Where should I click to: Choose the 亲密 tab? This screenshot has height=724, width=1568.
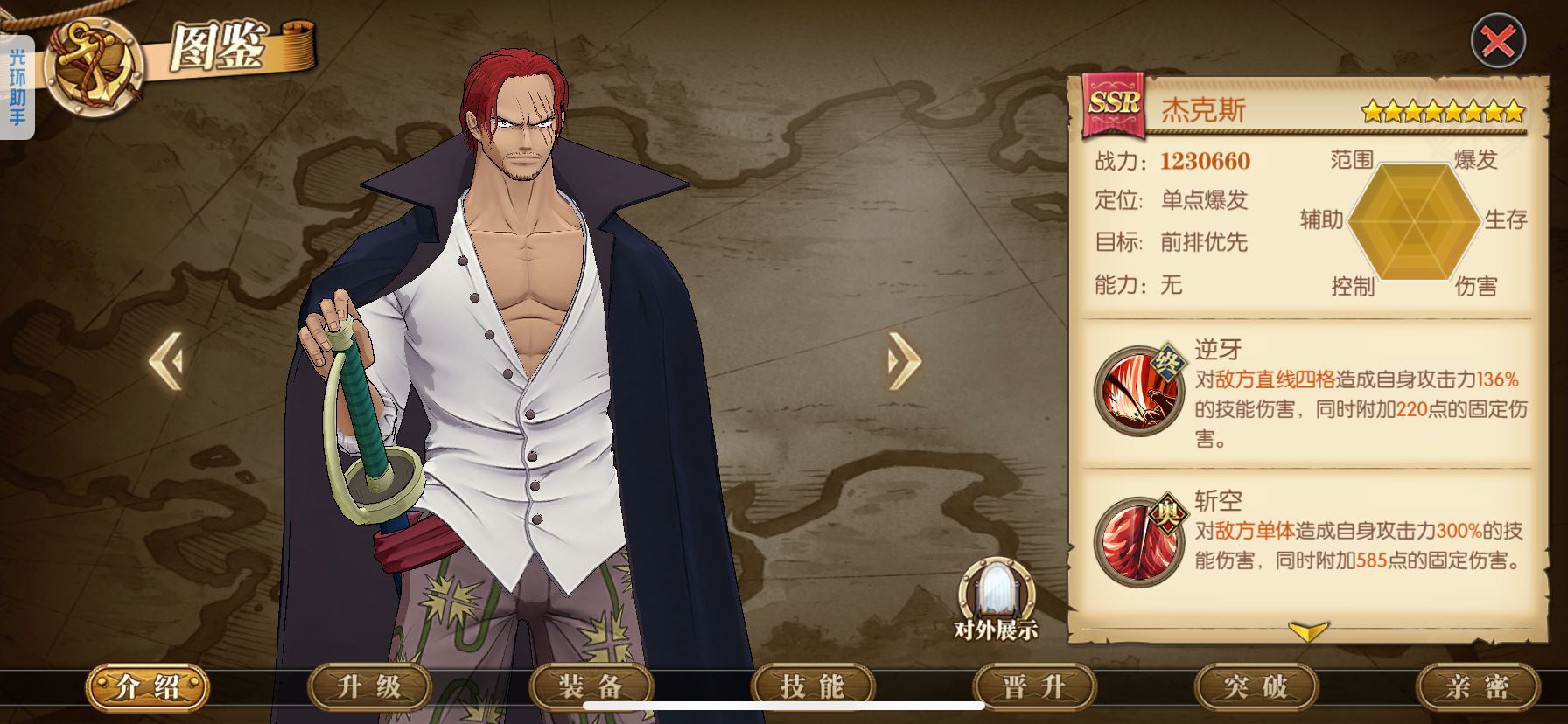pos(1477,686)
